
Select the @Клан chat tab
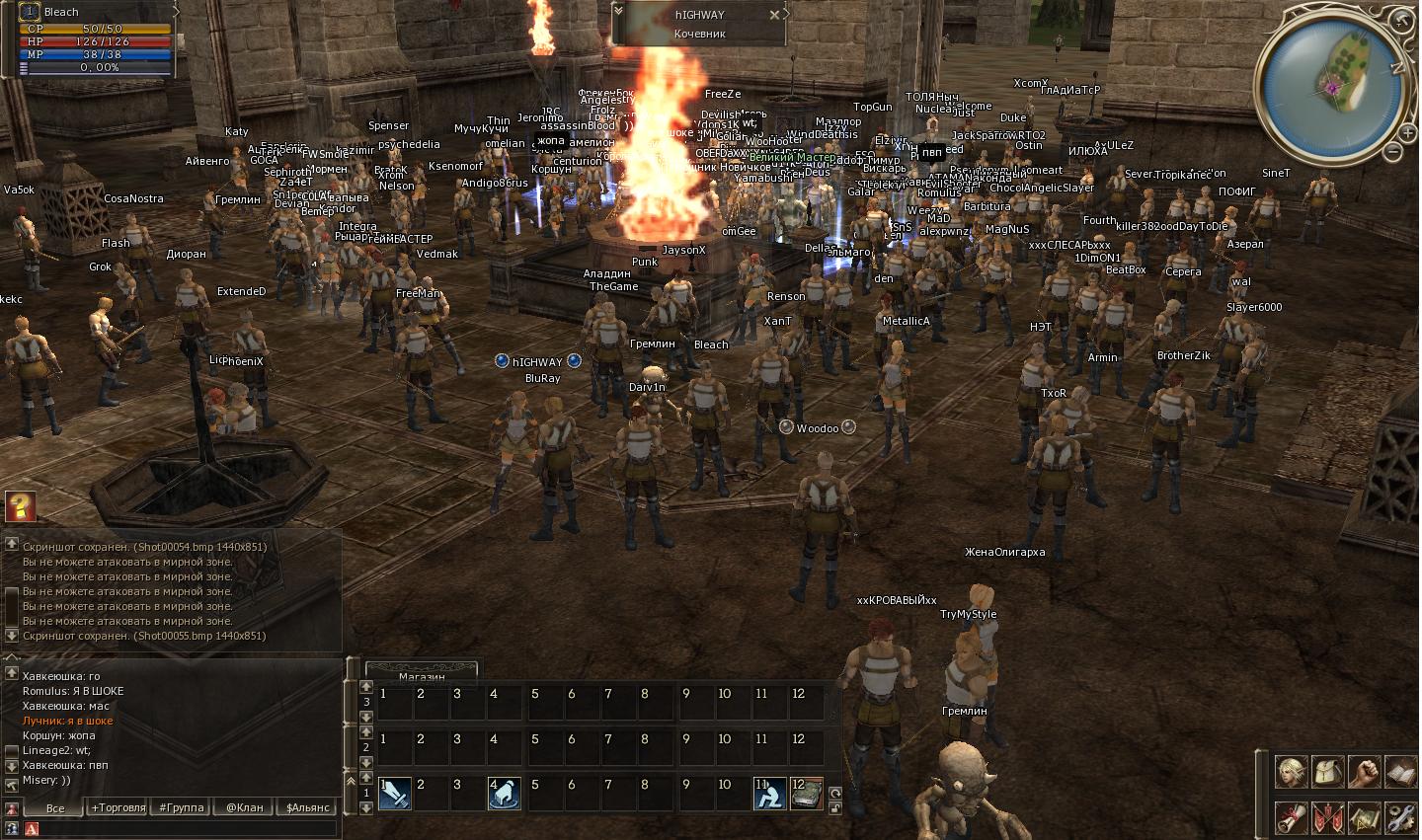tap(245, 807)
